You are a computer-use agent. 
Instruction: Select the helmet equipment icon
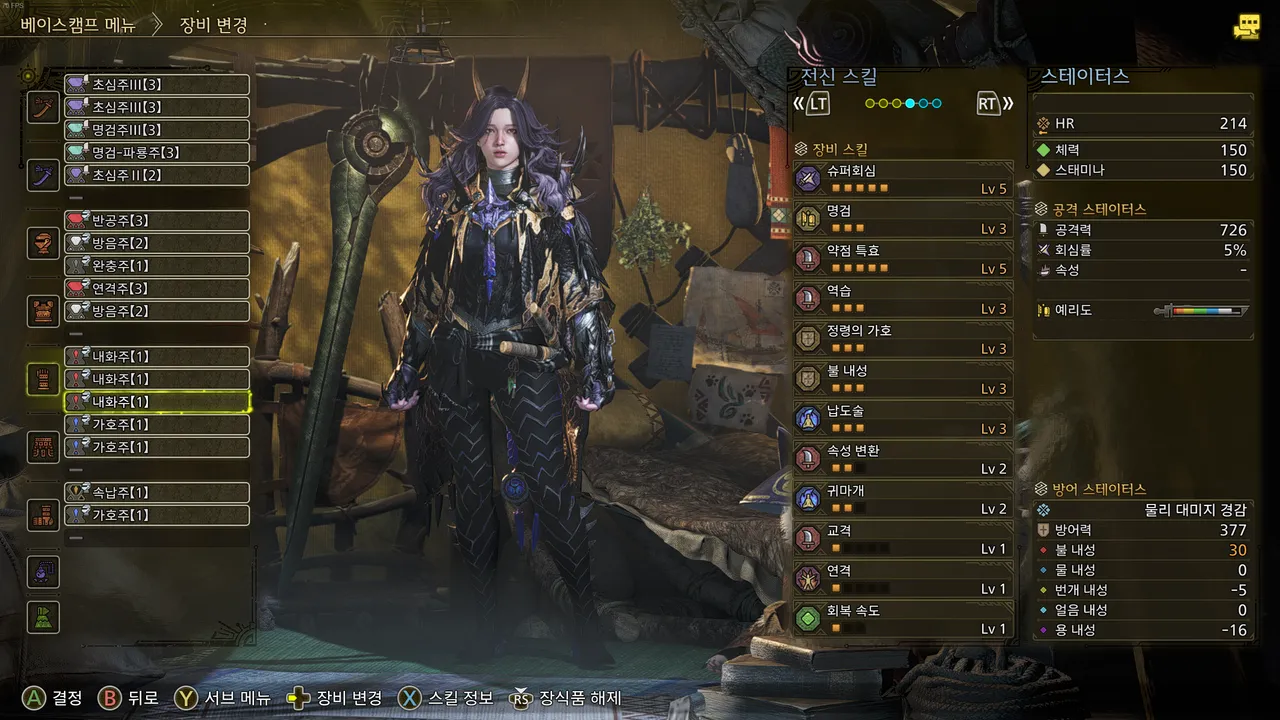43,243
